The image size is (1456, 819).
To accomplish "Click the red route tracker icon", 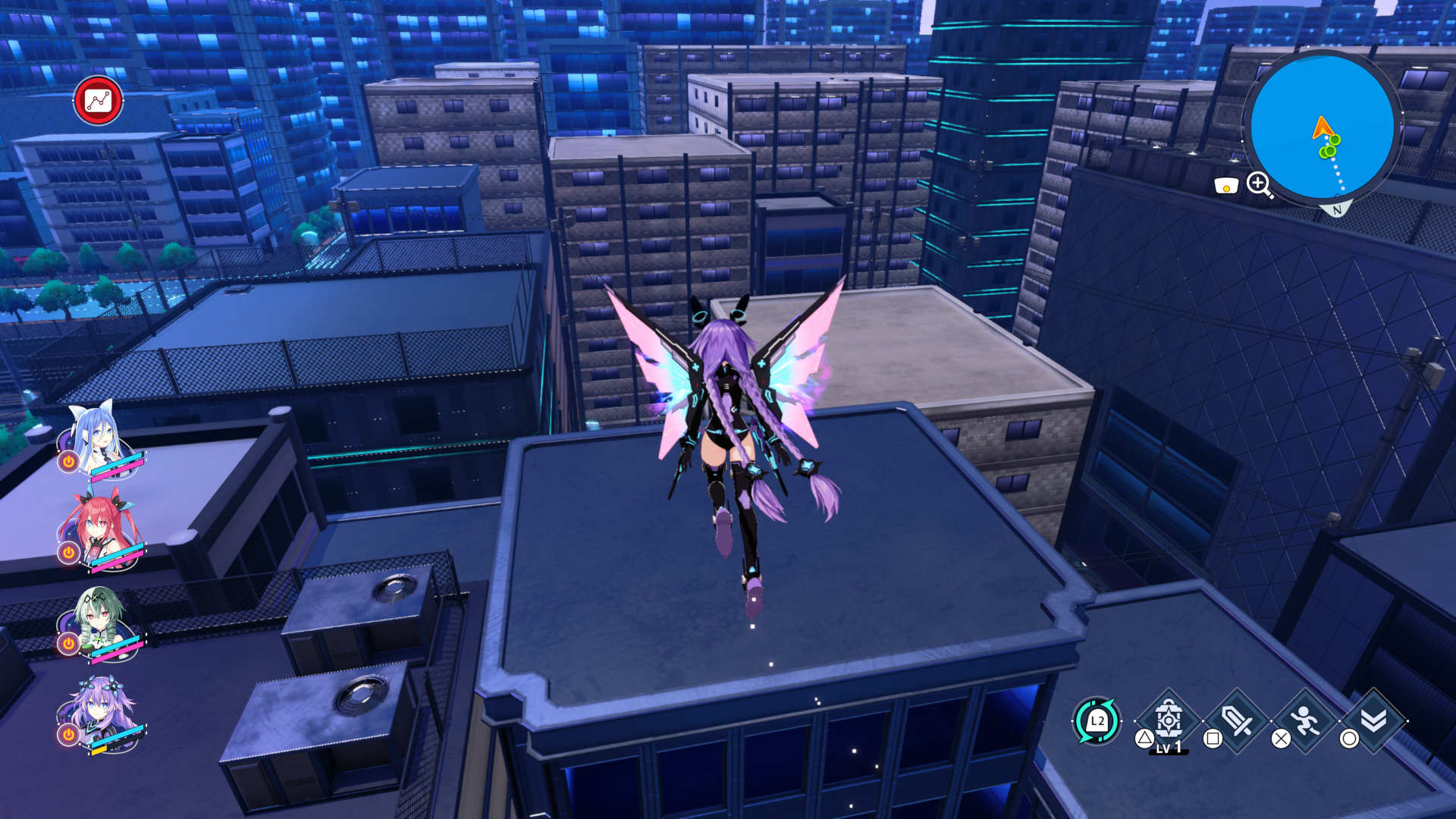I will pyautogui.click(x=99, y=101).
